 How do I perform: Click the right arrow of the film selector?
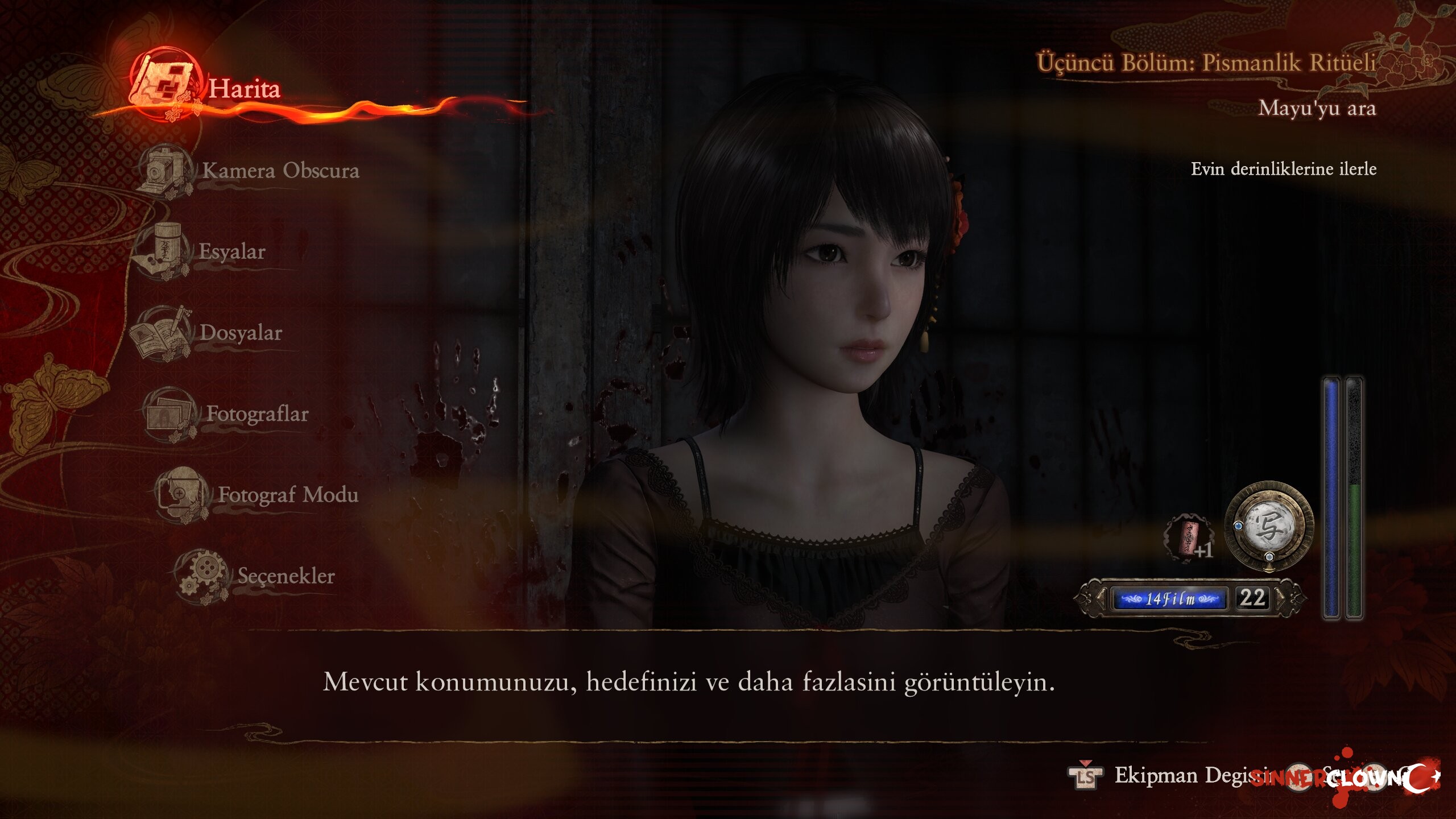[1281, 598]
